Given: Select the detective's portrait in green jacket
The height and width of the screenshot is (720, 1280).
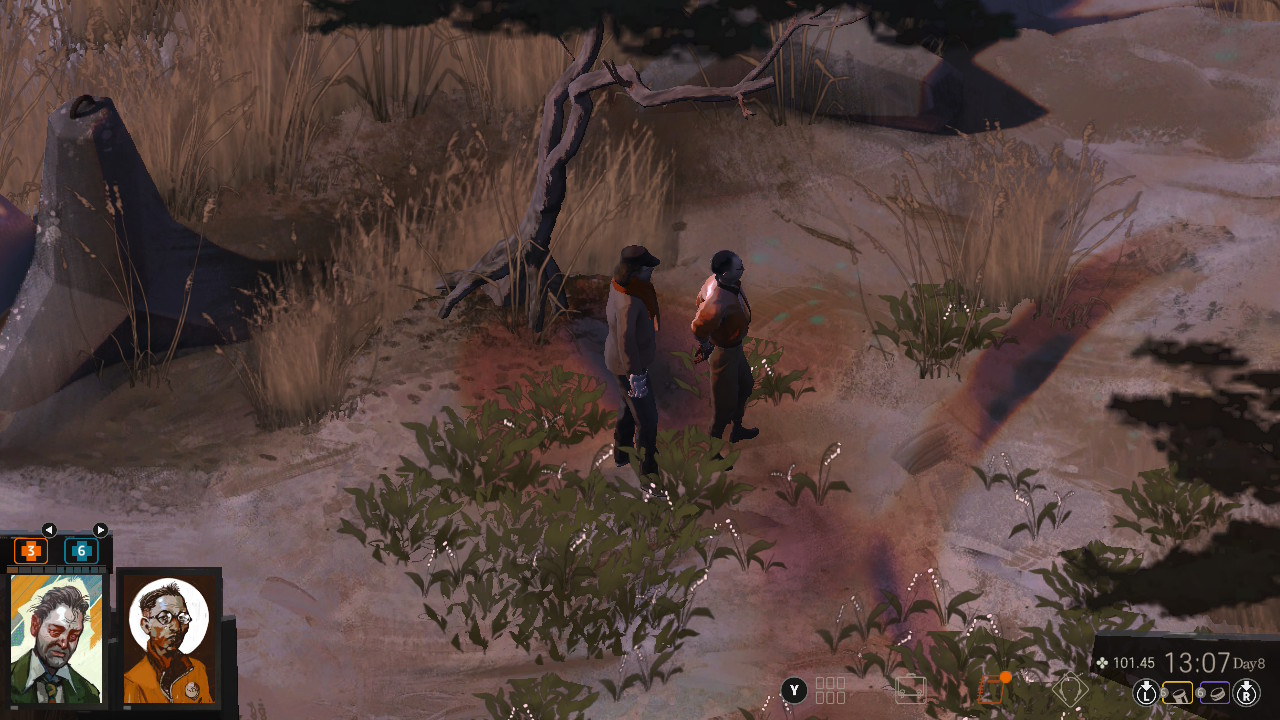Looking at the screenshot, I should coord(56,638).
